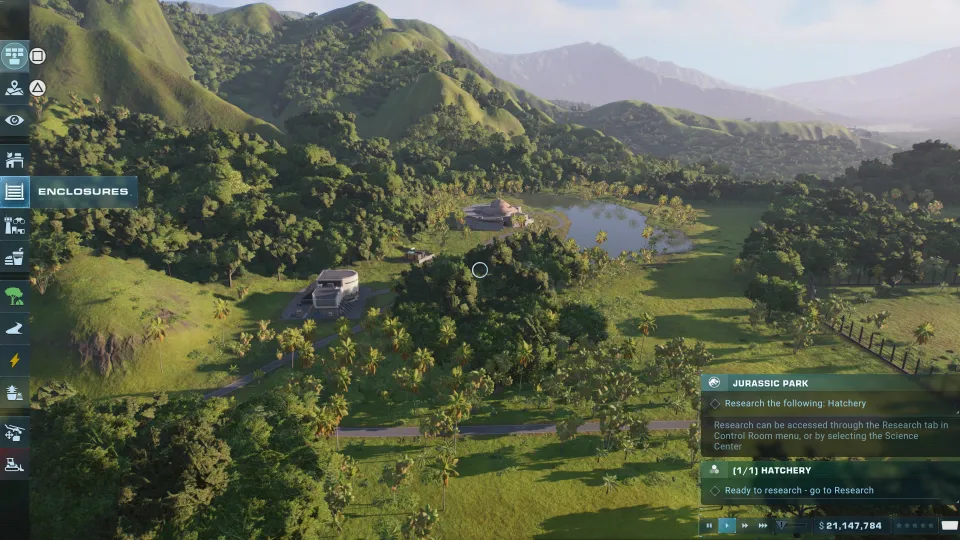Open the control room grid icon

point(14,55)
